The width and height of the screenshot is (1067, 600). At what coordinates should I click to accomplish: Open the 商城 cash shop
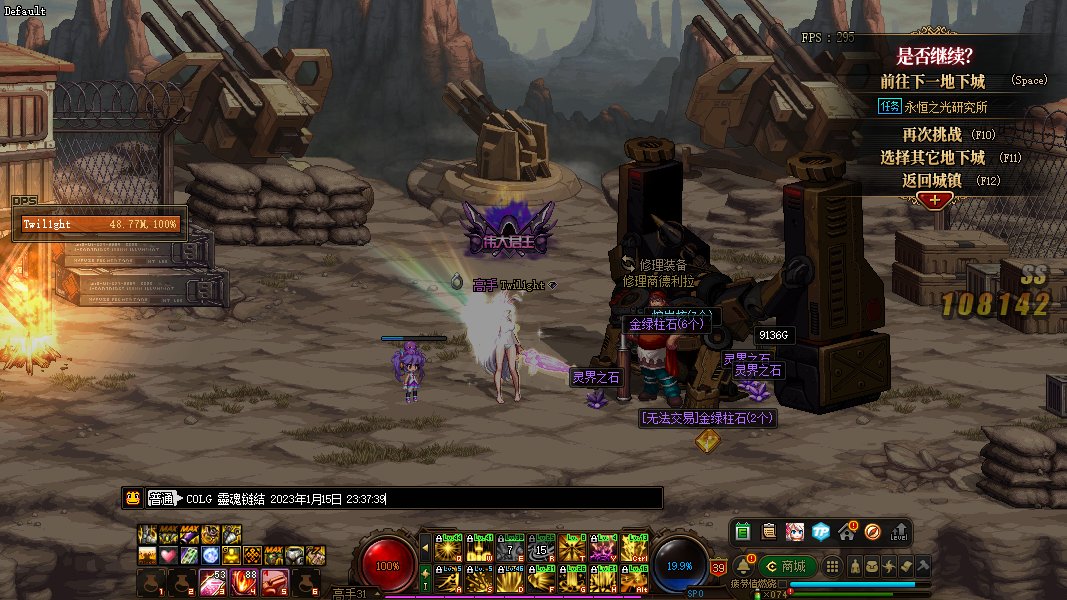(786, 566)
